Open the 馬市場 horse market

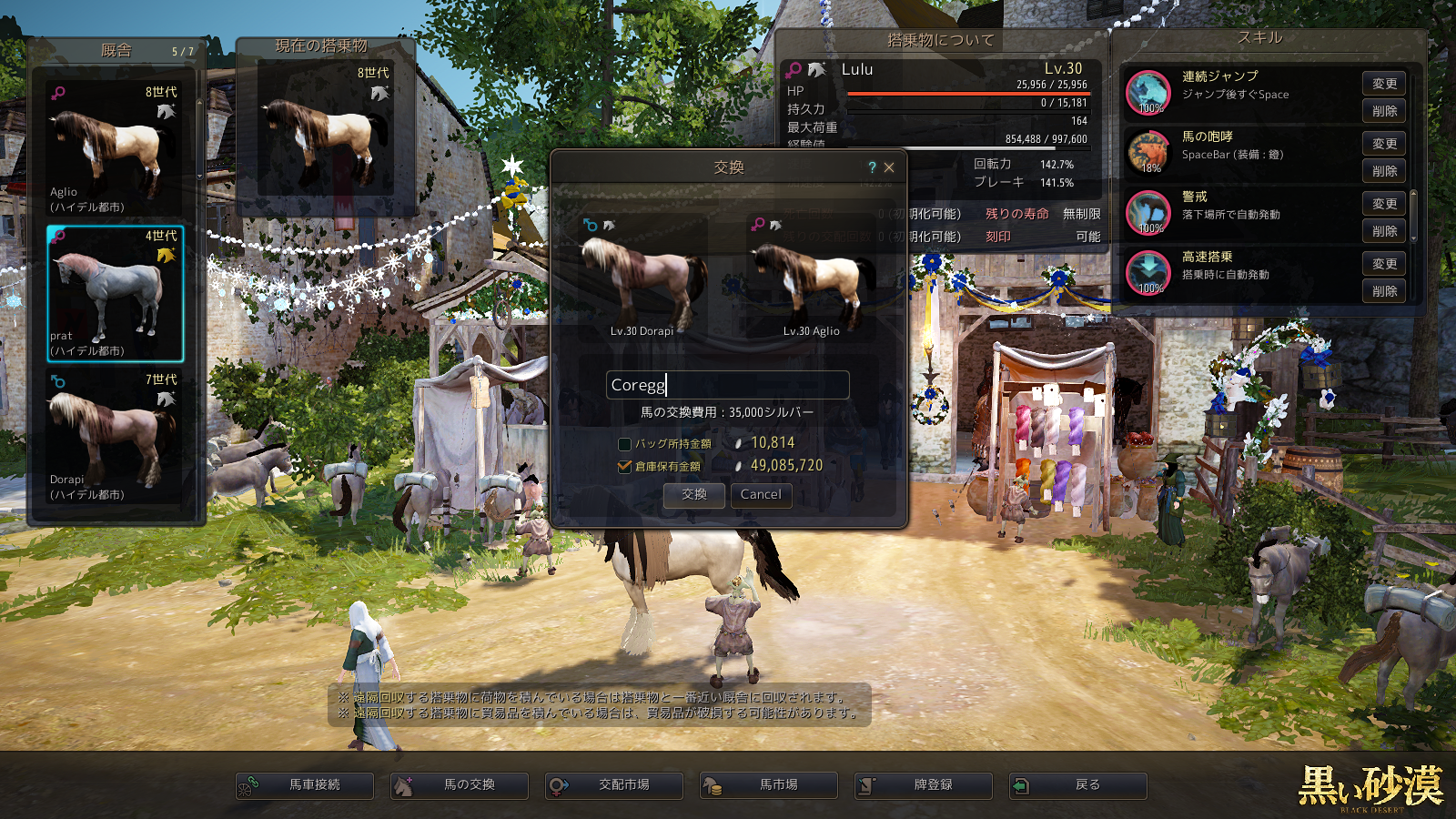coord(769,785)
